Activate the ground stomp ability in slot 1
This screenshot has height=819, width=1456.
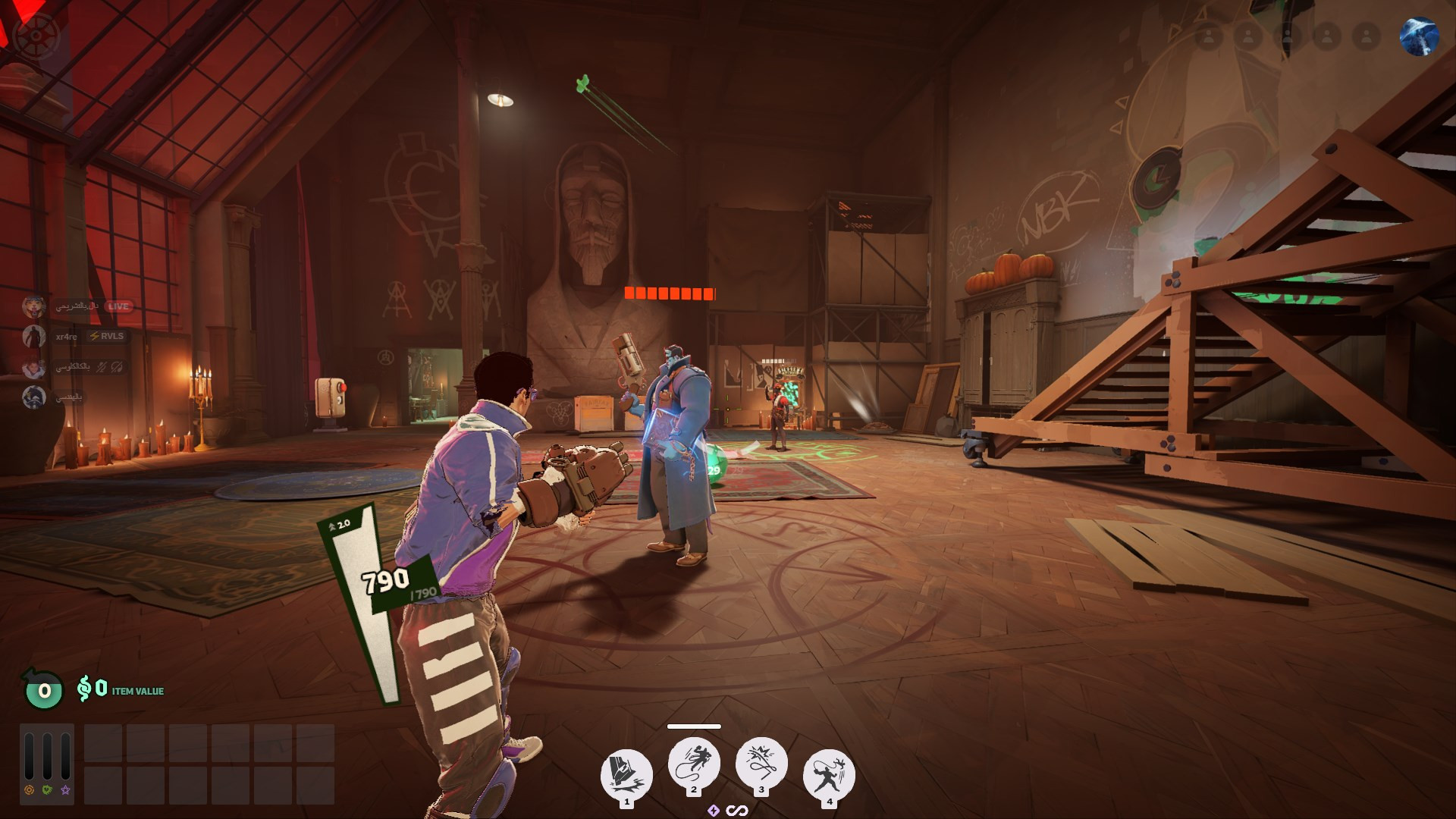tap(626, 774)
